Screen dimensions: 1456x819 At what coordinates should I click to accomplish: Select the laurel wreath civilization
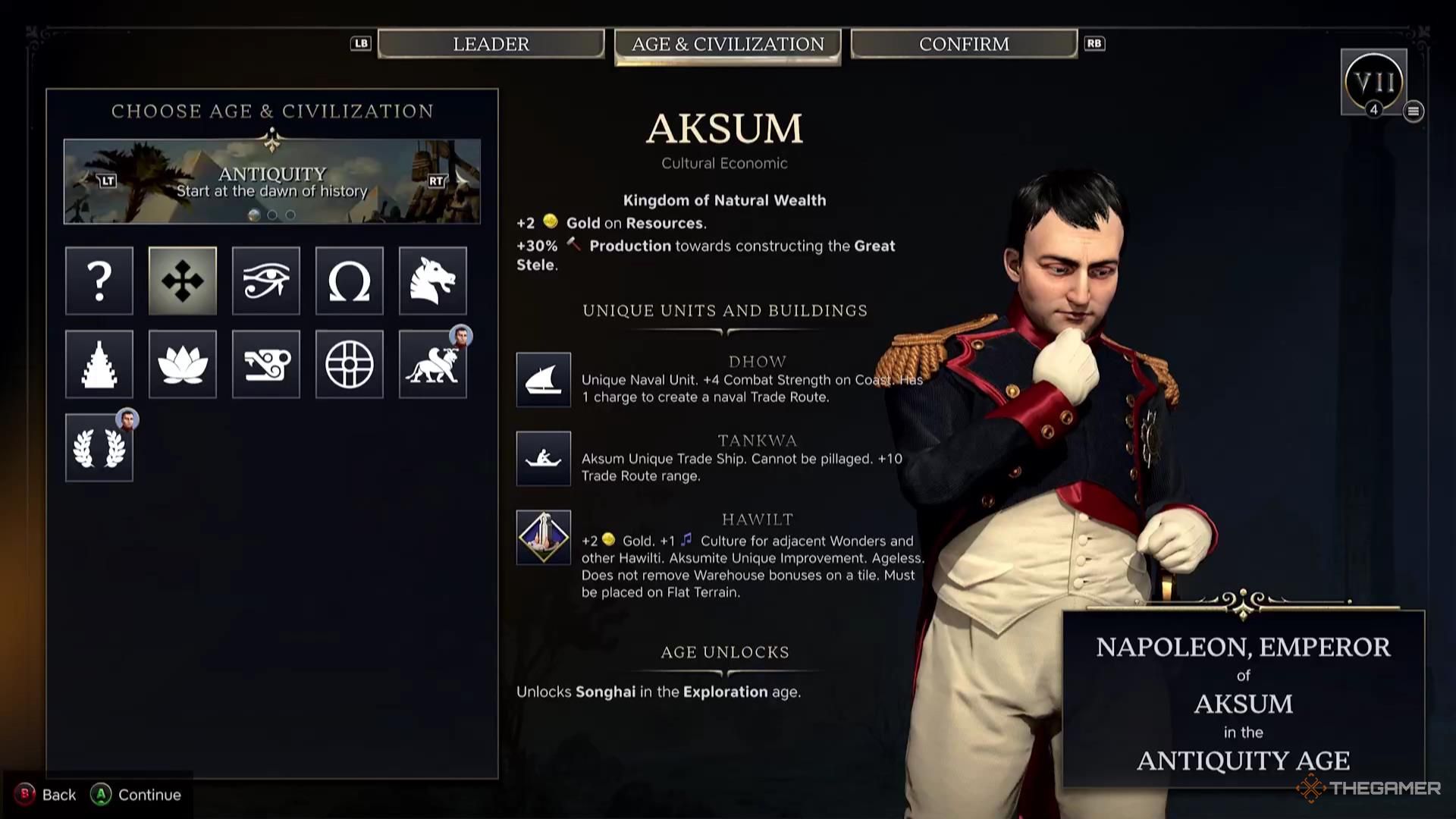(99, 447)
